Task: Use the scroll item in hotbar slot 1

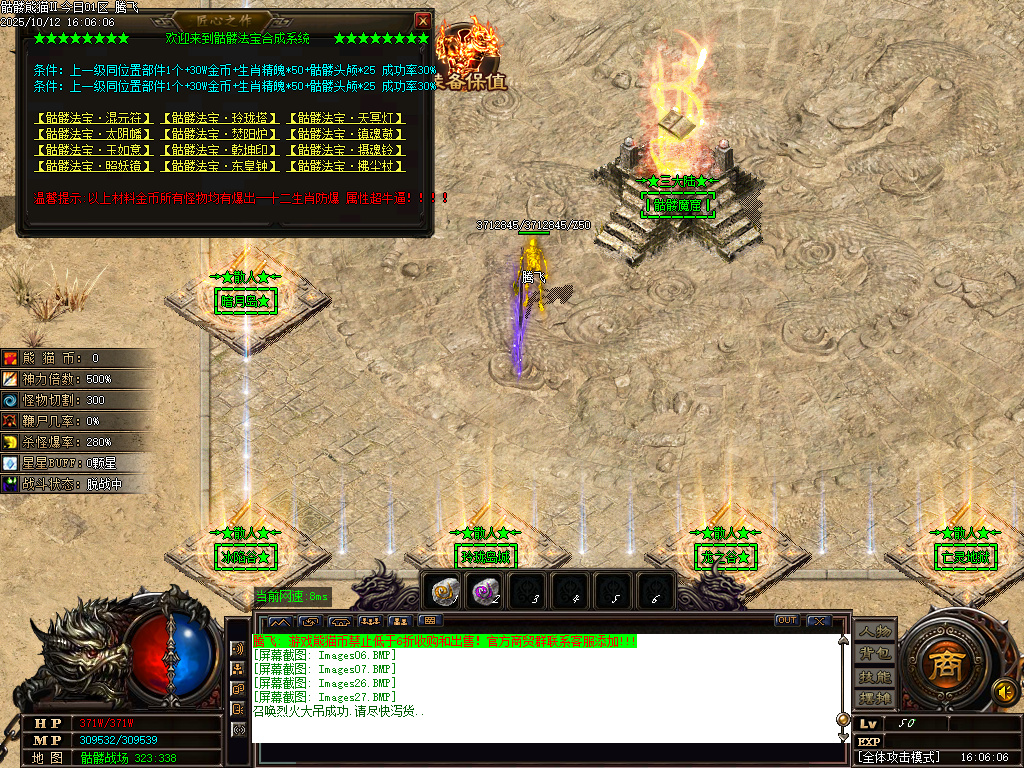Action: point(443,592)
